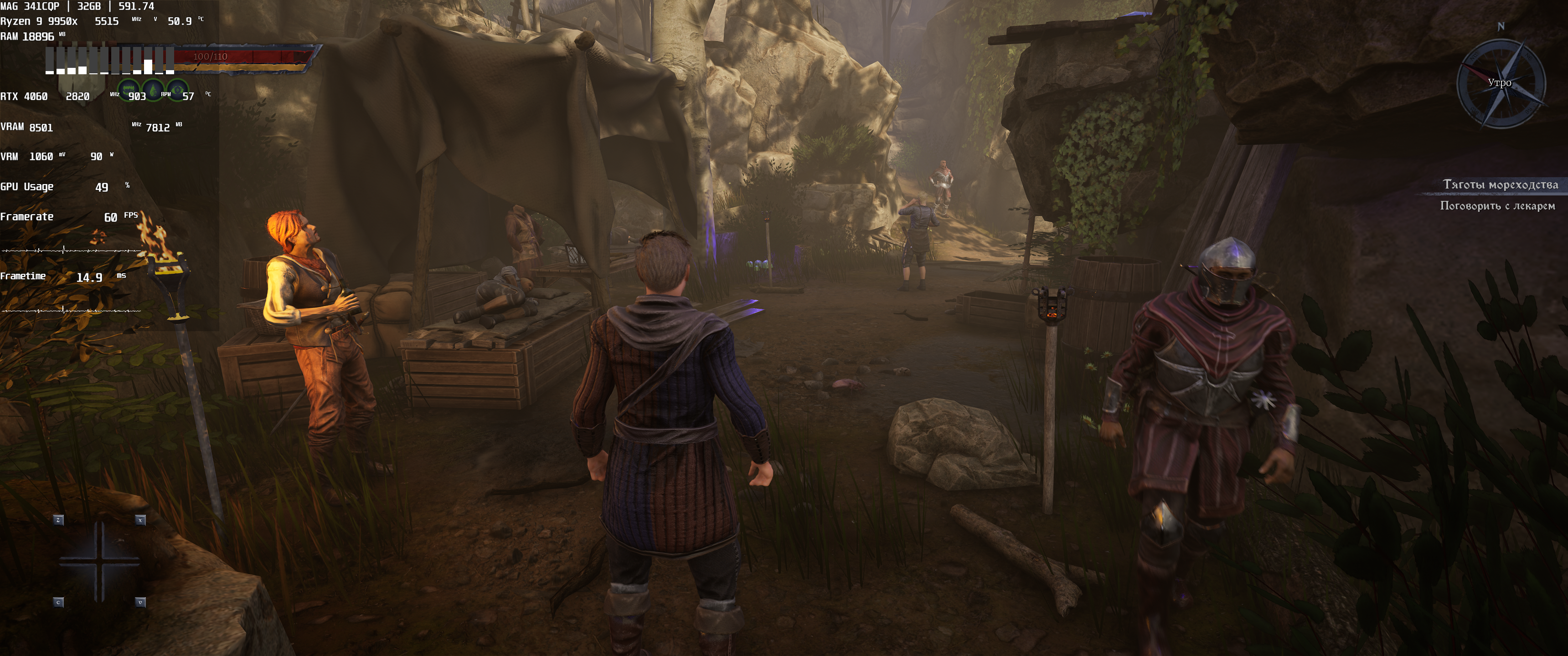Inspect the green eye status icon
Viewport: 1568px width, 656px height.
point(177,90)
